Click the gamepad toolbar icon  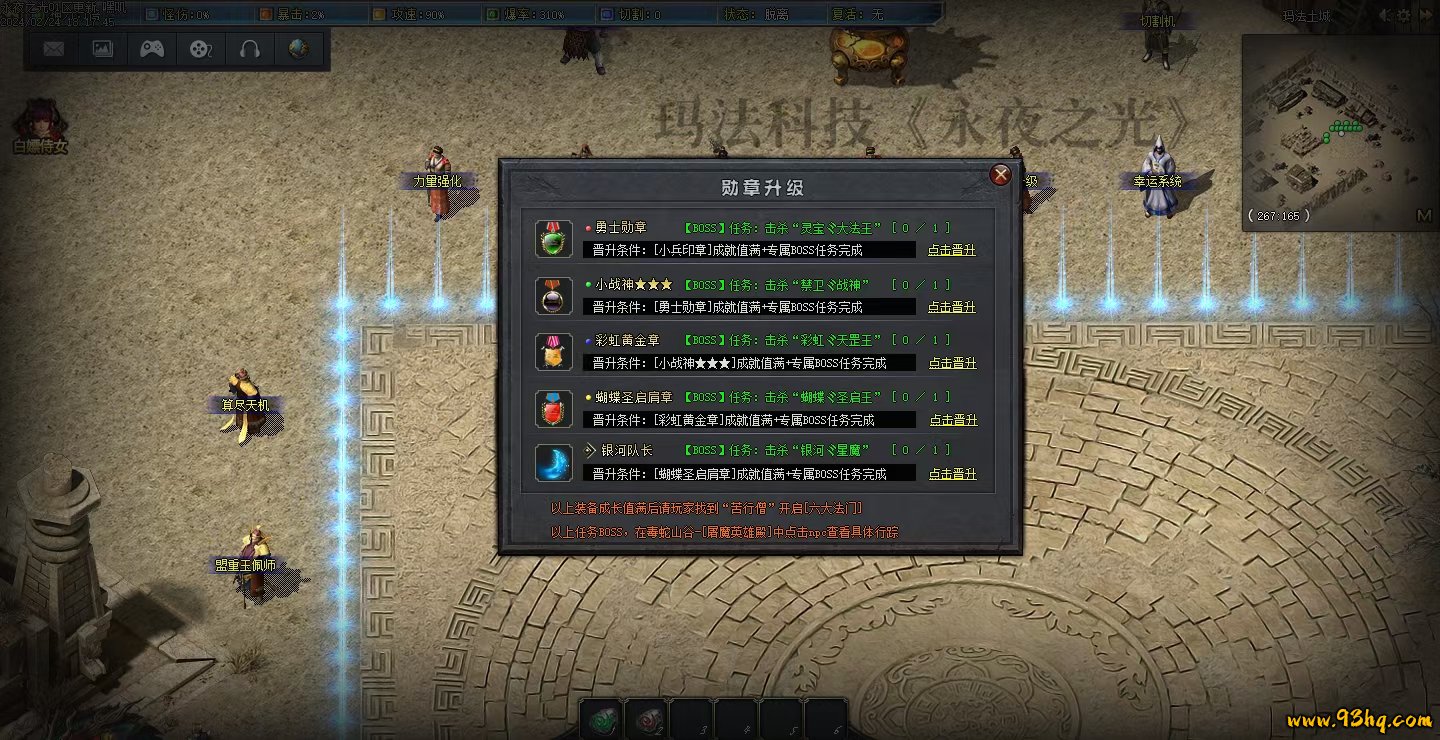pos(152,49)
